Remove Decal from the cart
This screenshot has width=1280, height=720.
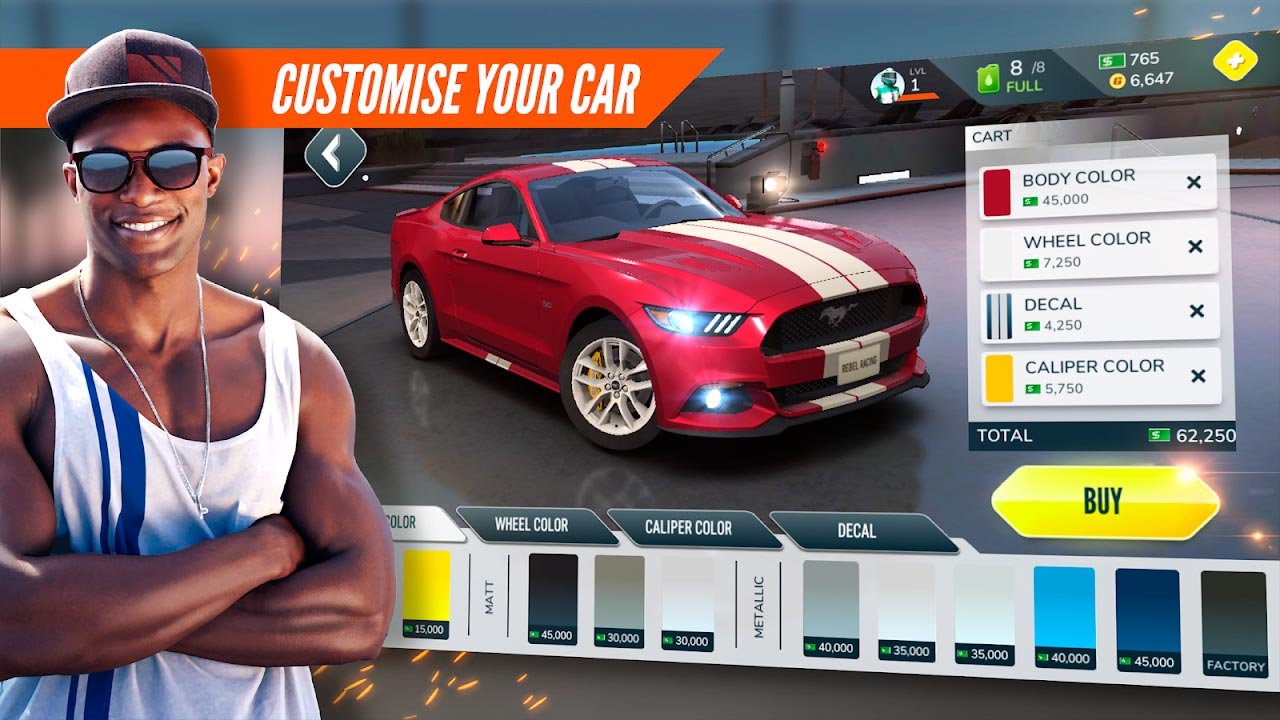pos(1196,311)
